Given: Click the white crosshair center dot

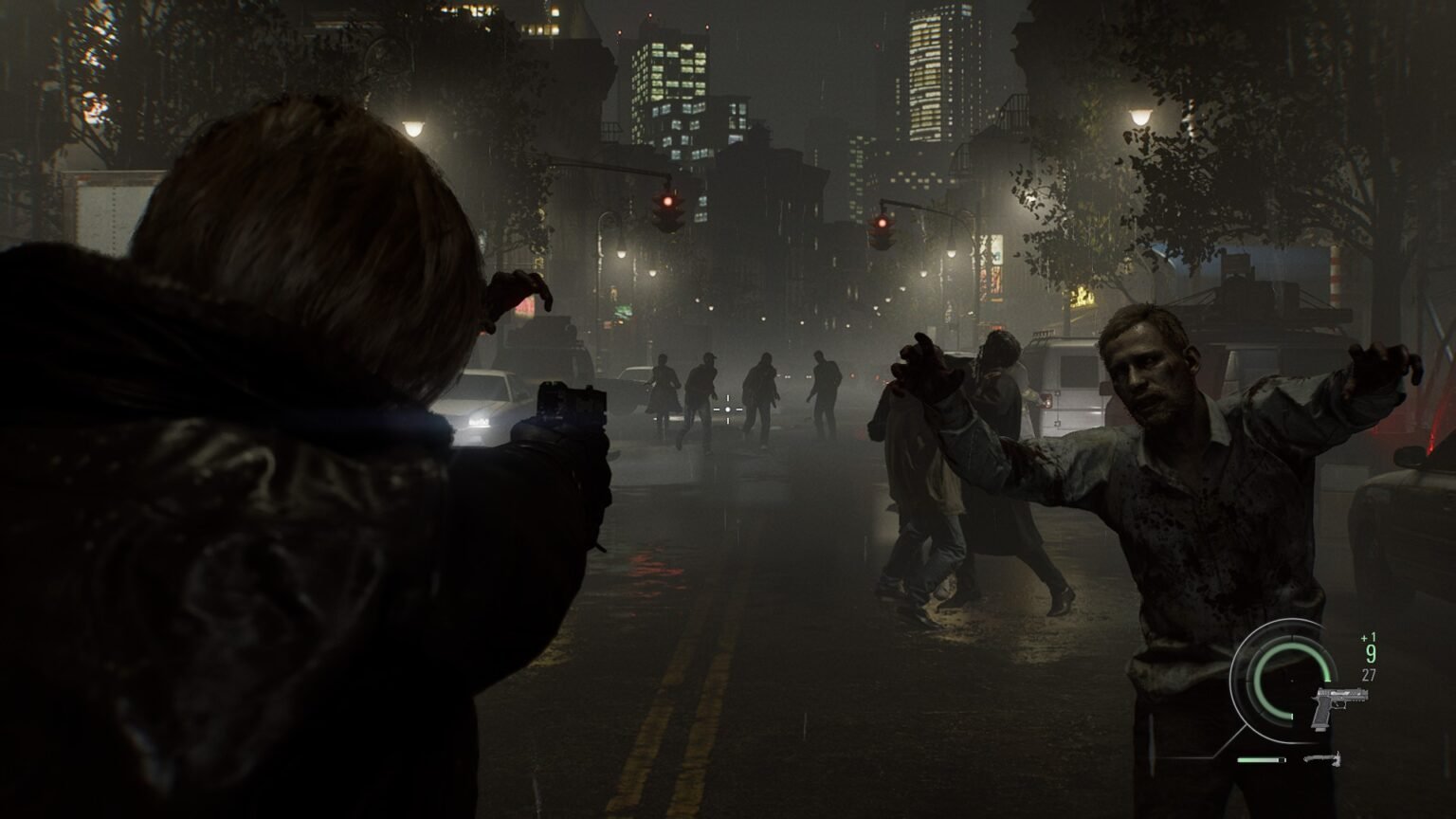Looking at the screenshot, I should [x=726, y=407].
